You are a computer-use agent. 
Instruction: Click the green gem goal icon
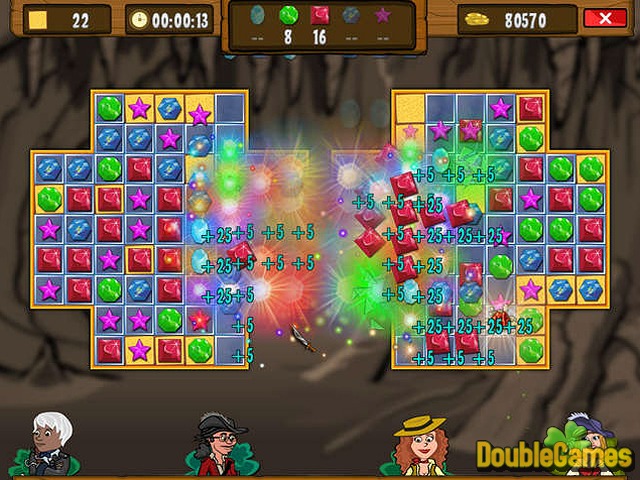(x=288, y=15)
